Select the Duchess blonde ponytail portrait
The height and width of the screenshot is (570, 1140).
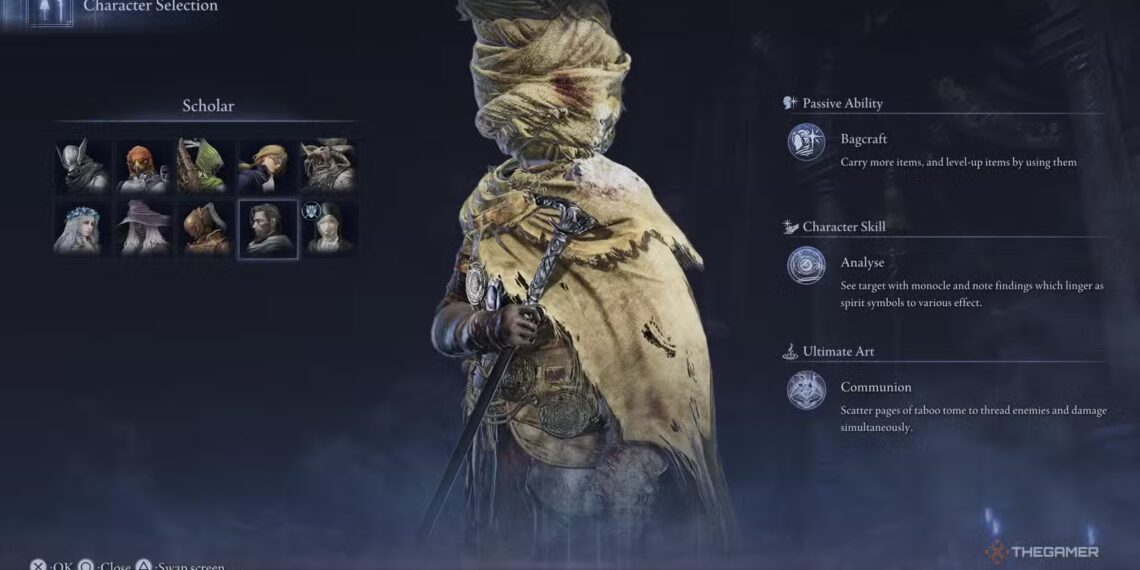click(x=267, y=166)
